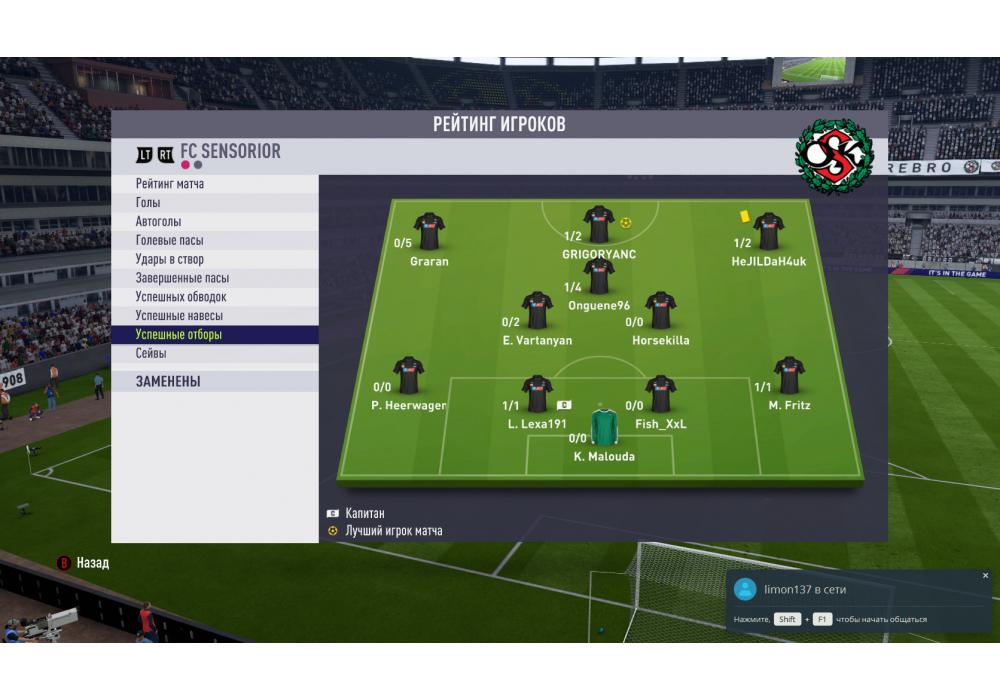Select captain L. Lexa191
1000x700 pixels.
tap(537, 394)
